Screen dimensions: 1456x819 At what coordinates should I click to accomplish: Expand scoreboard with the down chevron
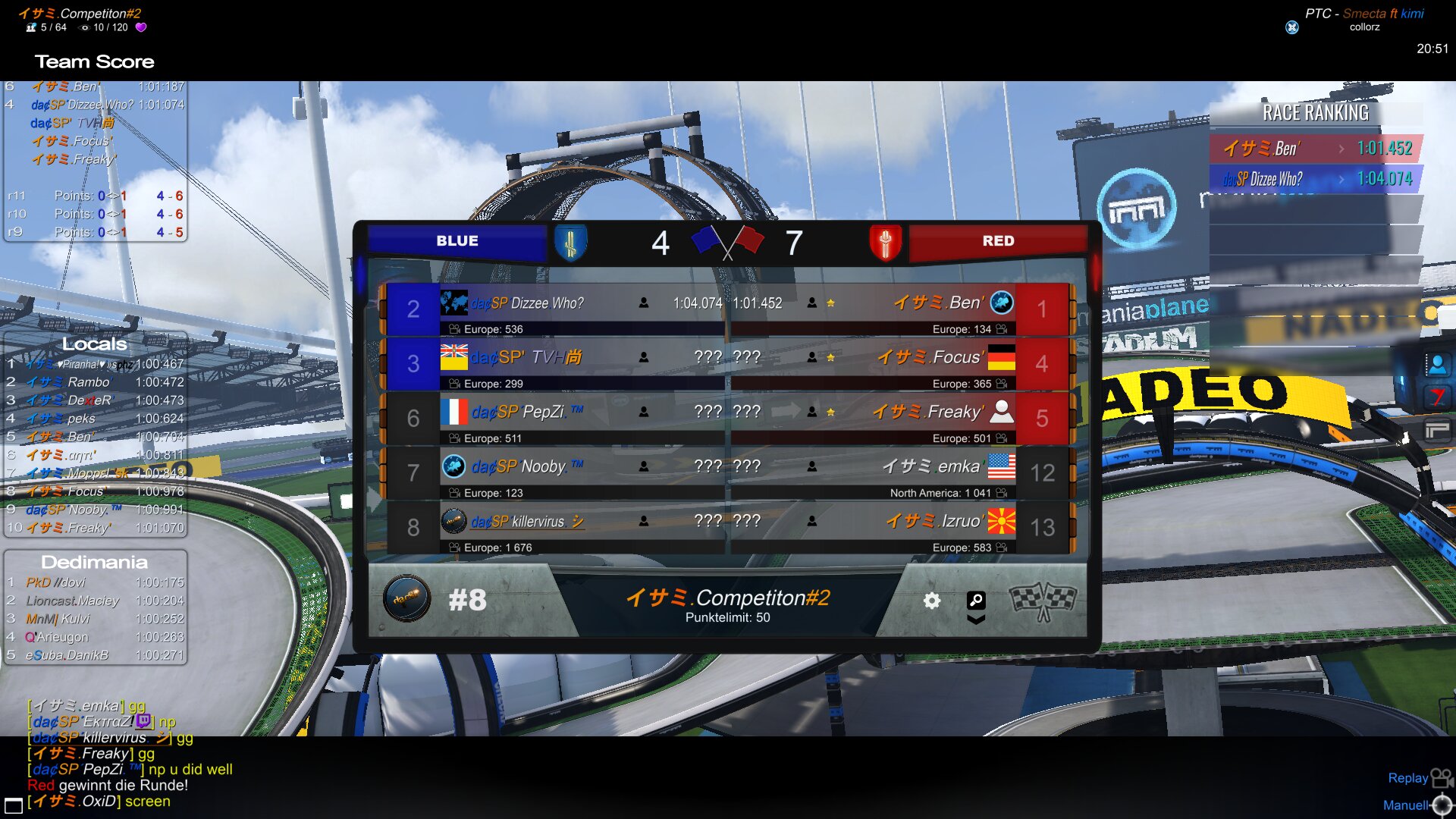(x=976, y=620)
